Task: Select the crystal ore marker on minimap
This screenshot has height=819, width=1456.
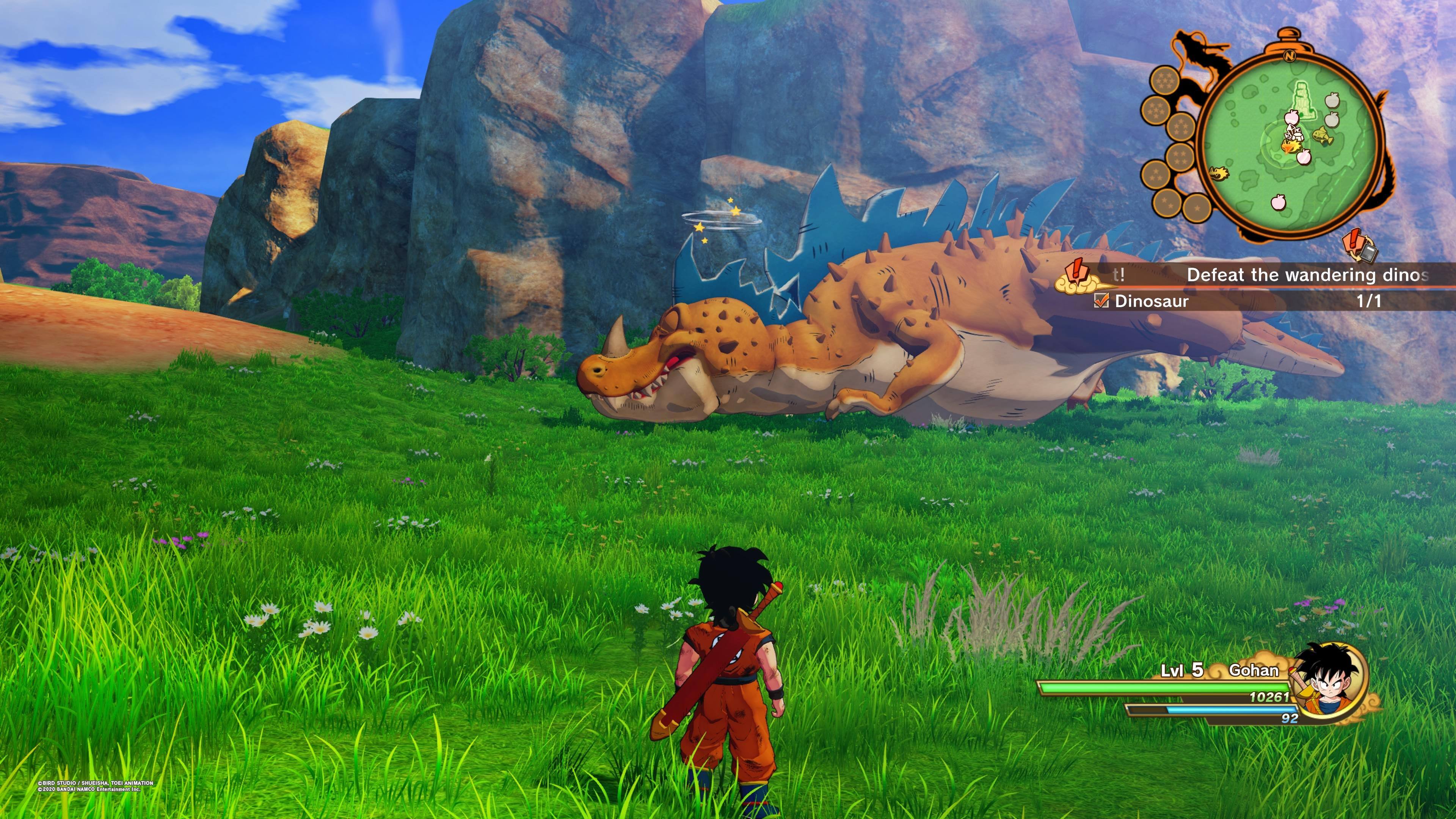Action: coord(1293,133)
